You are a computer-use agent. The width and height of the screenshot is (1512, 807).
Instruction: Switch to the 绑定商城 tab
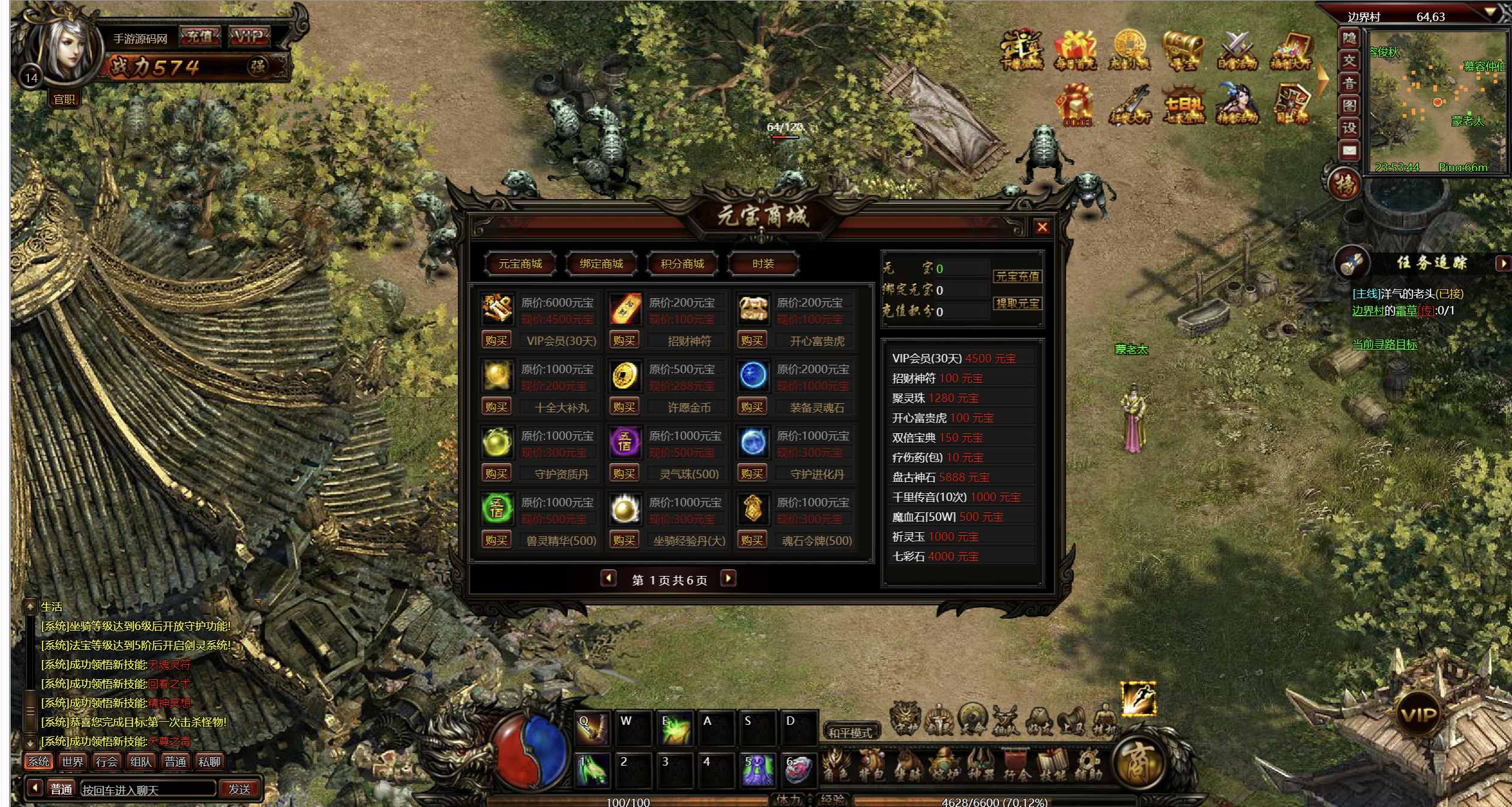[x=601, y=264]
